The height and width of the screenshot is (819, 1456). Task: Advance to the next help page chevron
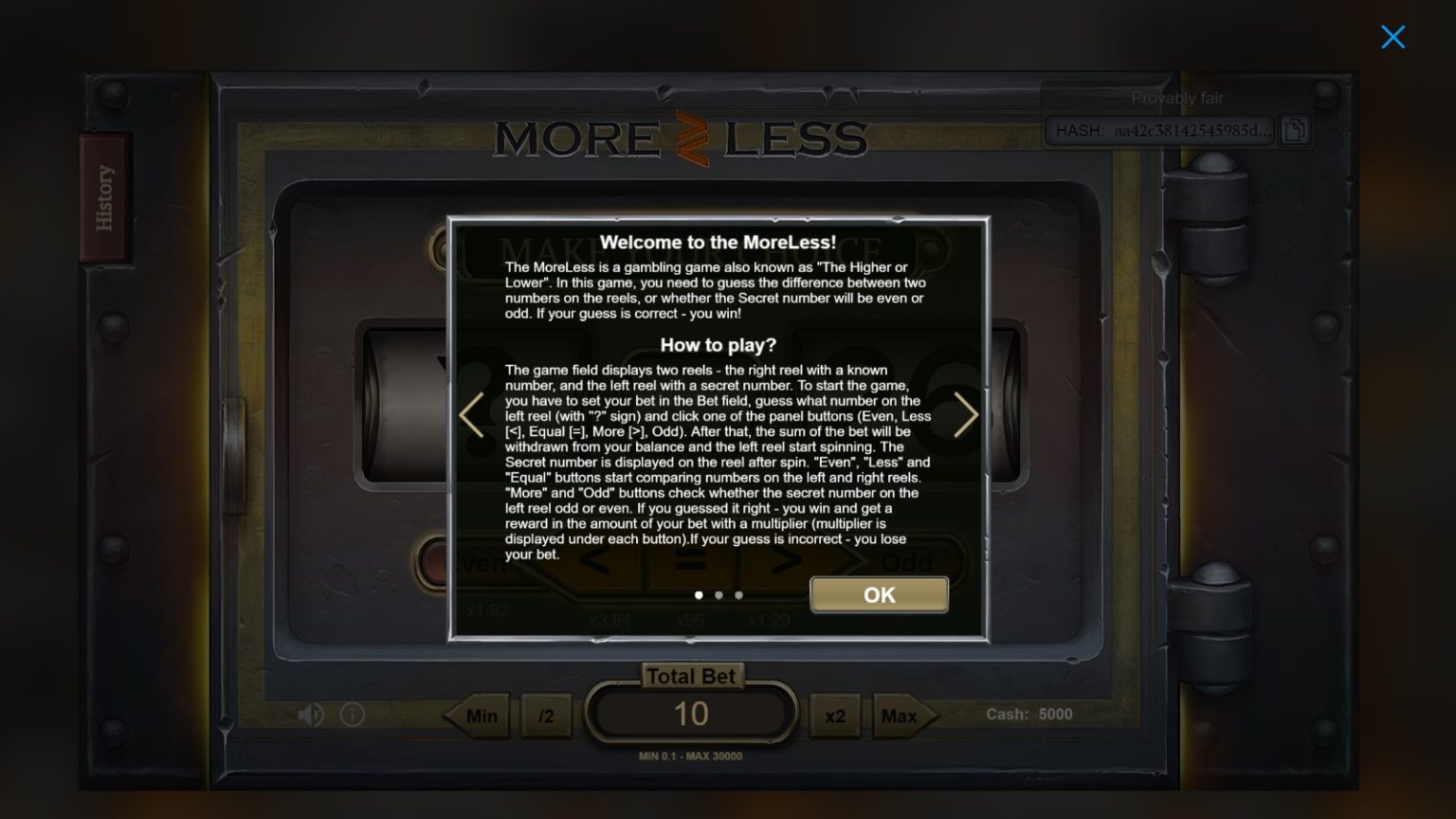(x=966, y=415)
